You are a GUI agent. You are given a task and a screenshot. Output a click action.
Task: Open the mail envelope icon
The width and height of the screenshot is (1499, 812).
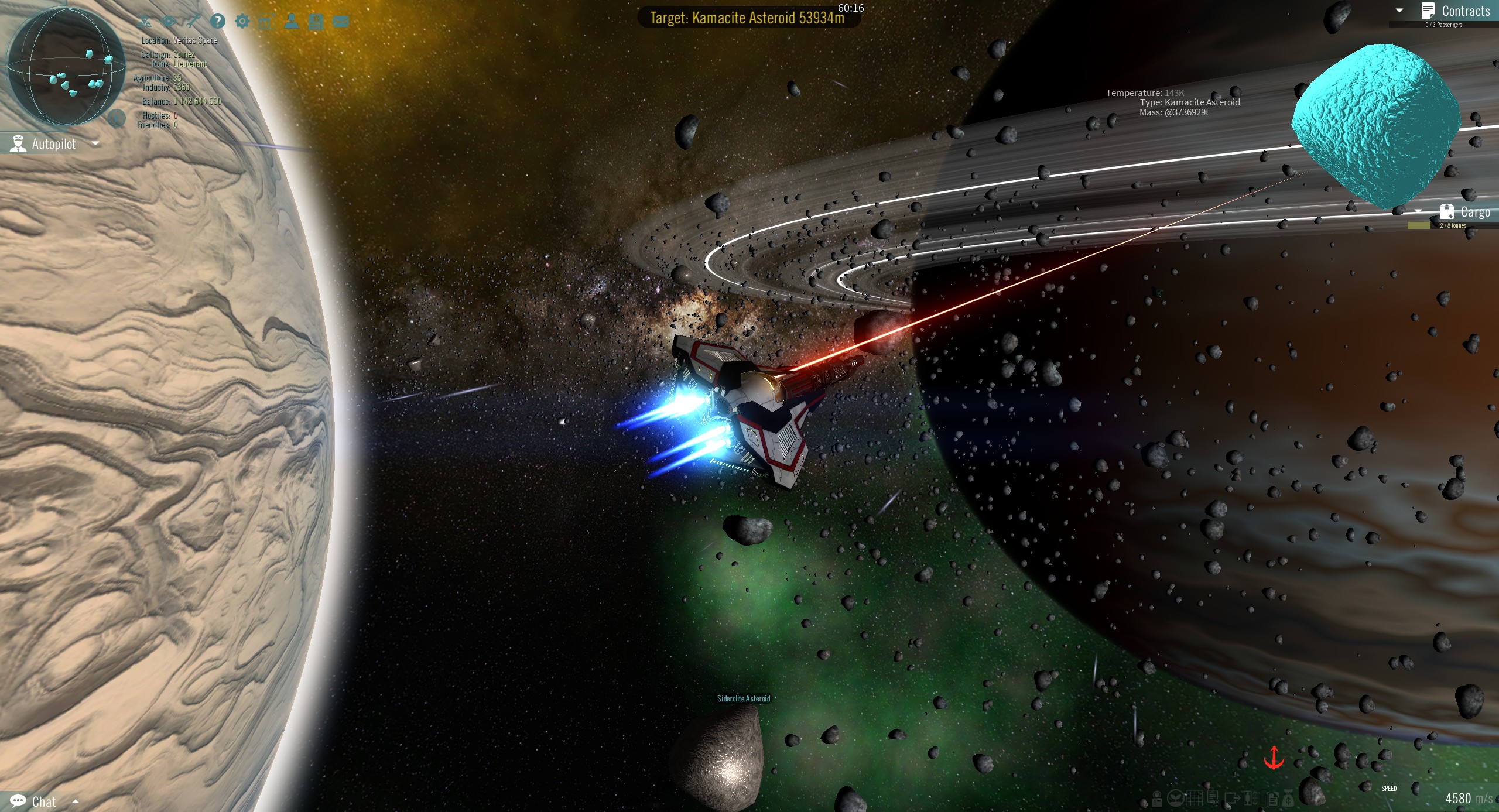pos(341,21)
